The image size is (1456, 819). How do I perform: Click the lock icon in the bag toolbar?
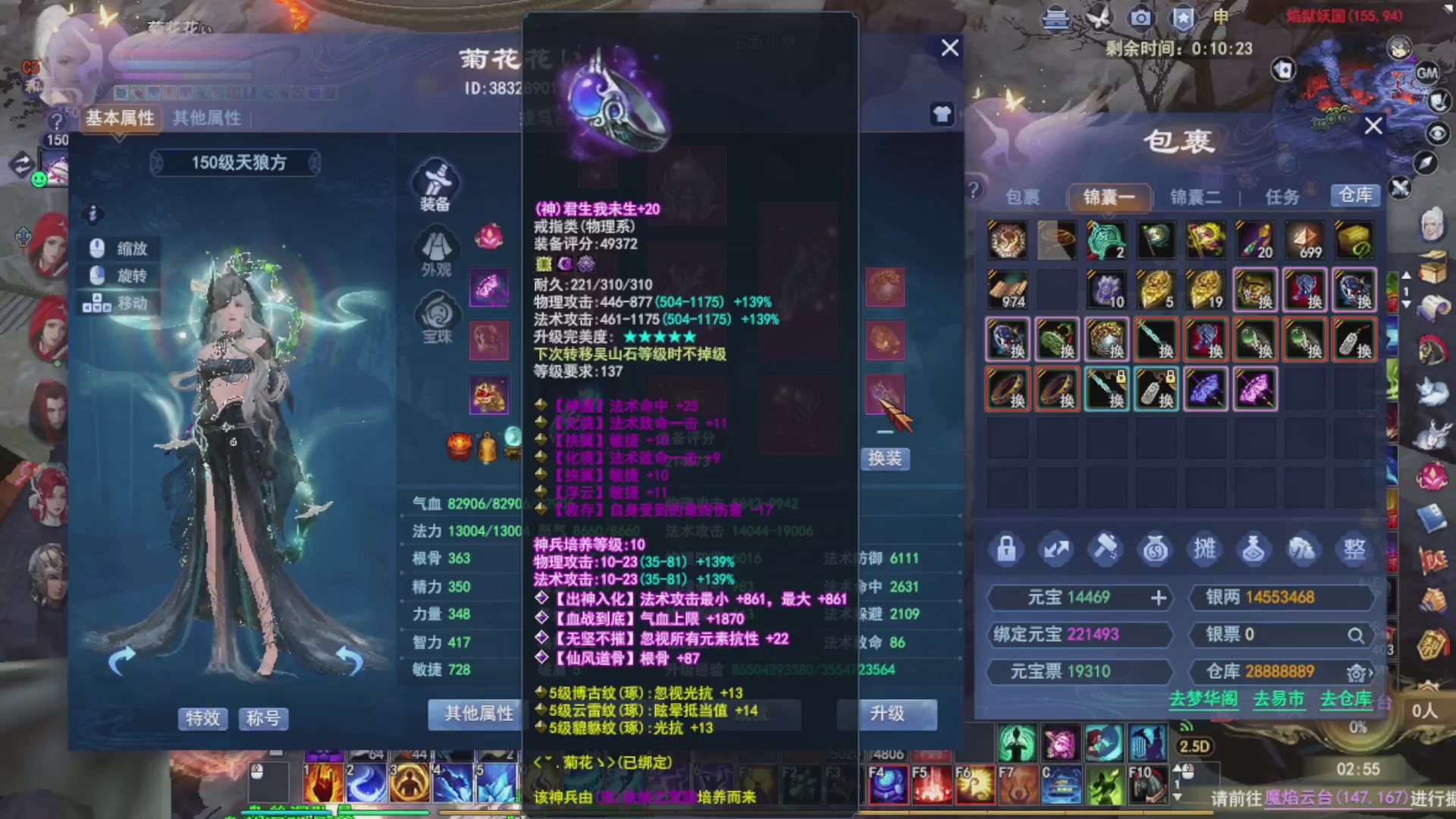(x=1006, y=549)
